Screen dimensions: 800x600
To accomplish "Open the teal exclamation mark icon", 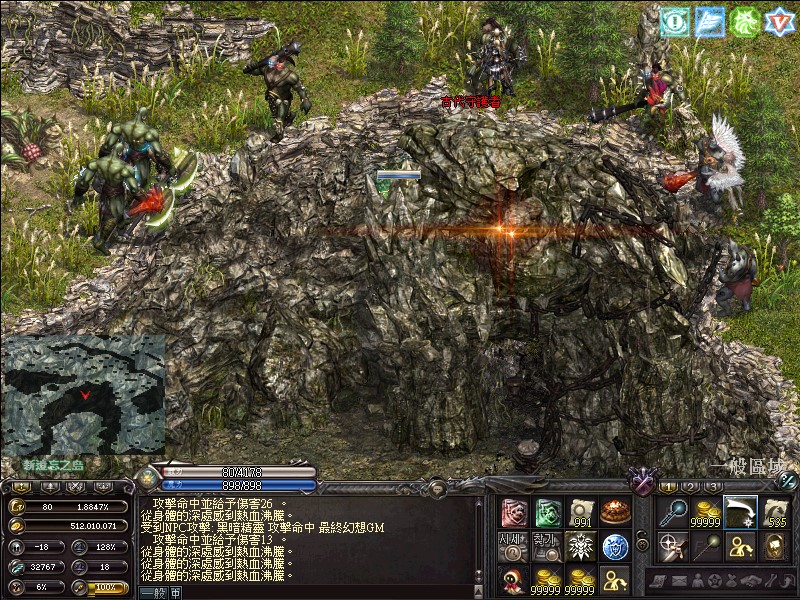I will click(675, 21).
